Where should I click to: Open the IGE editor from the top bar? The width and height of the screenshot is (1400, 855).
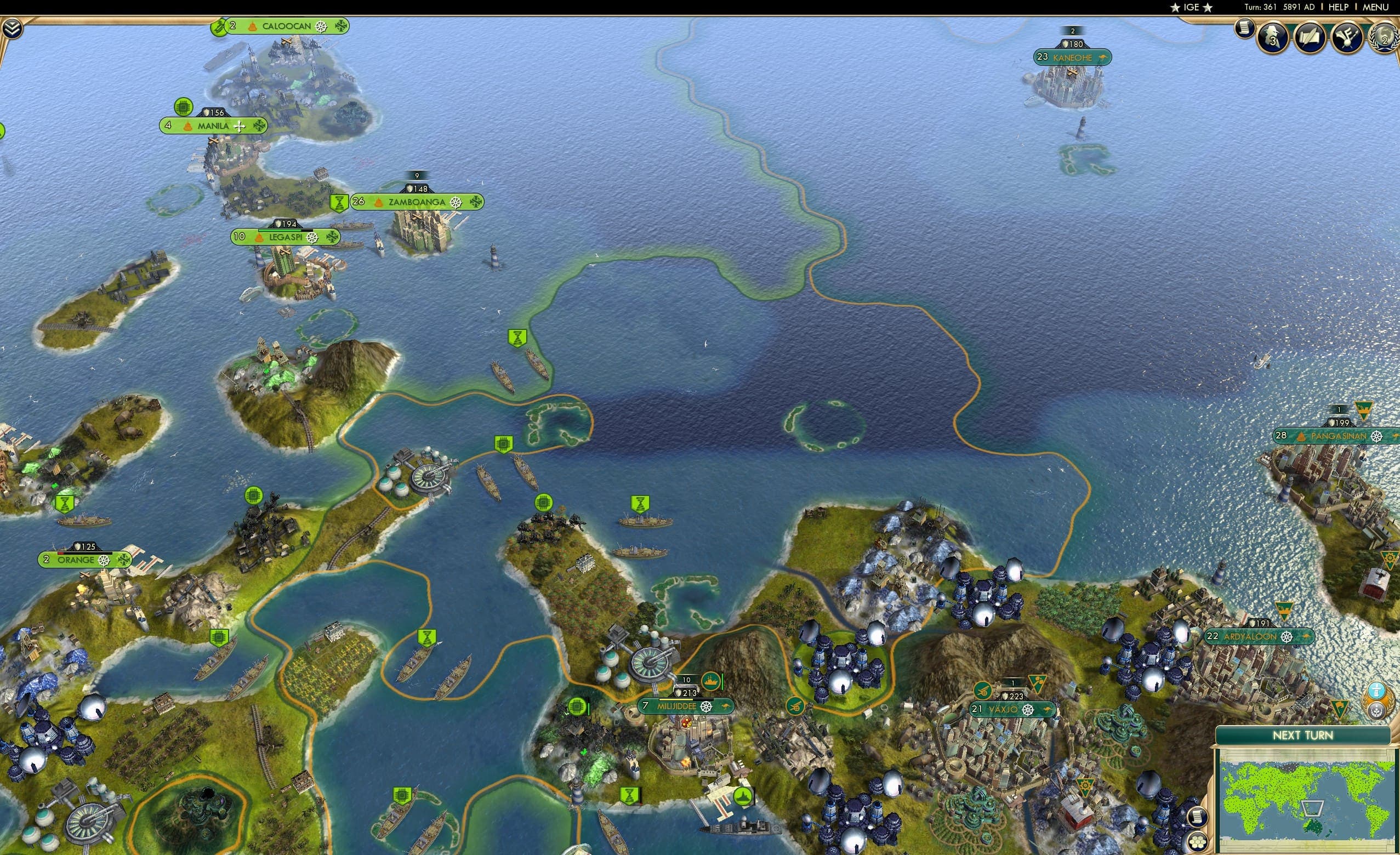tap(1191, 7)
